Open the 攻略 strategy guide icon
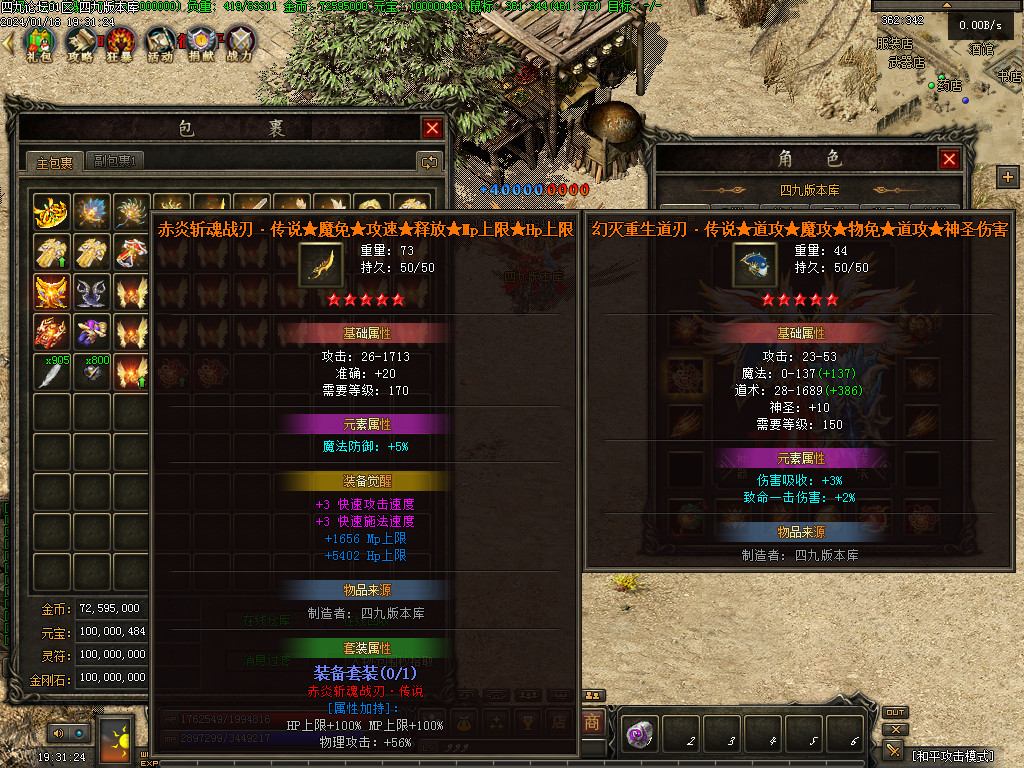The width and height of the screenshot is (1024, 768). 80,43
